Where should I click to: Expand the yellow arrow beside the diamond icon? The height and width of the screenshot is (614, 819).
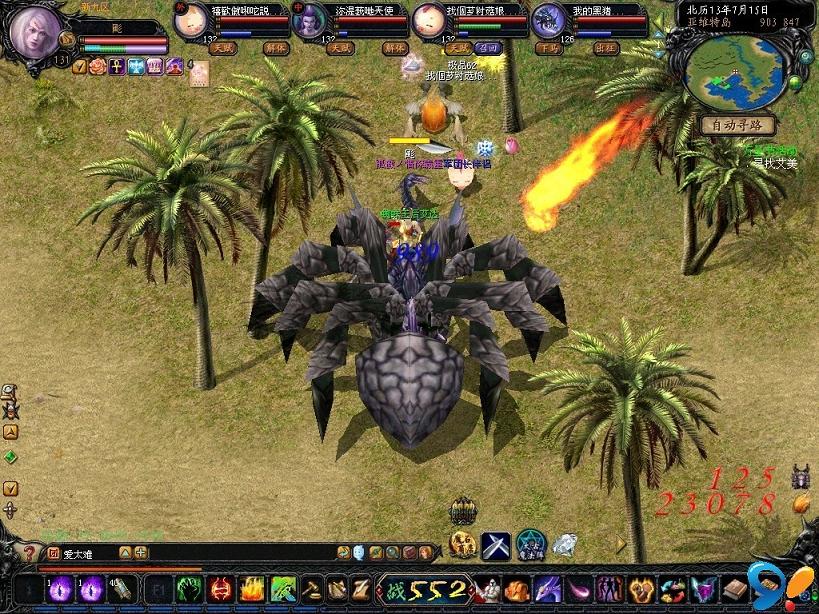click(x=620, y=545)
